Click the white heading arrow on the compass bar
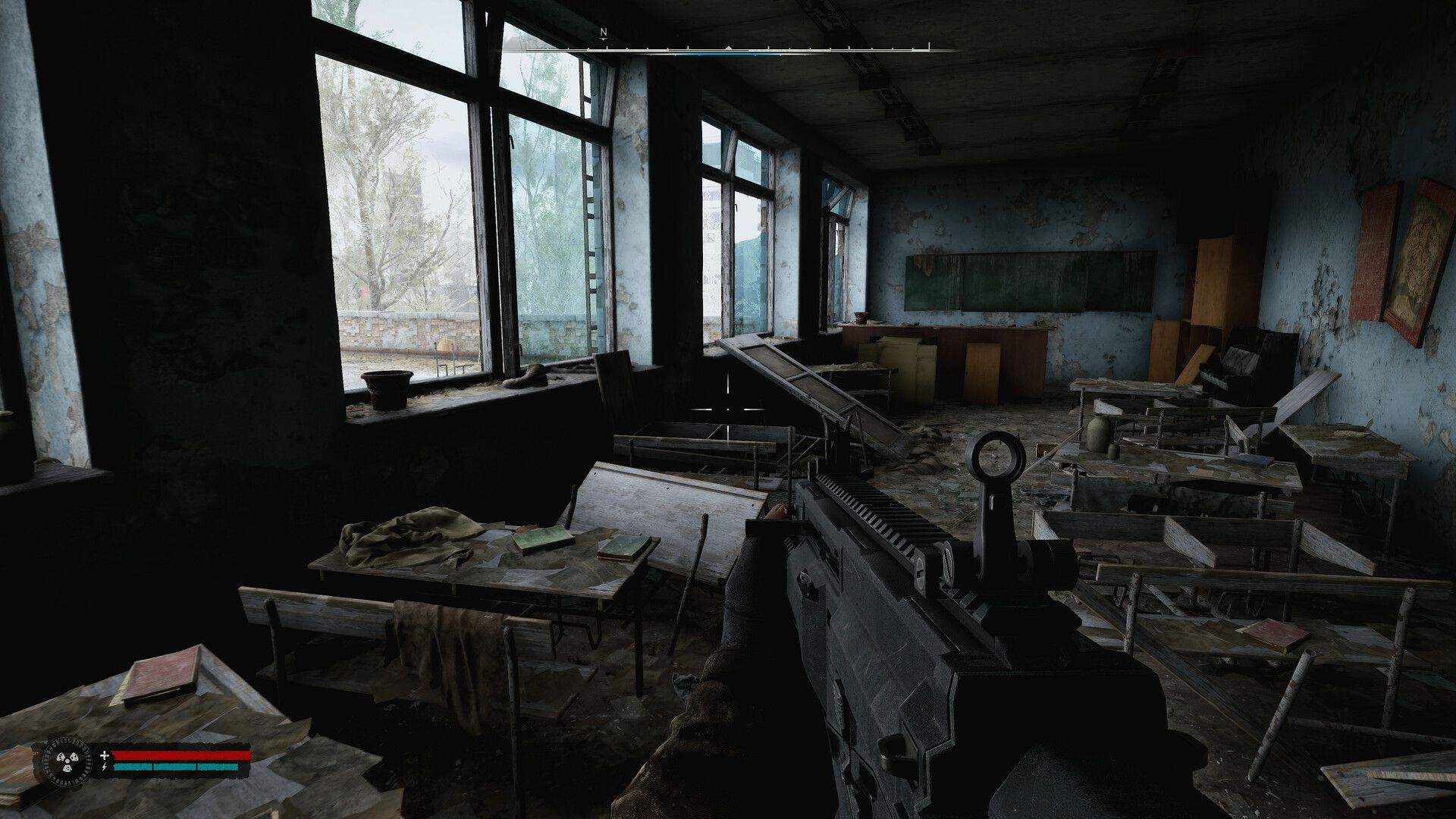Screen dimensions: 1456x819 [728, 48]
